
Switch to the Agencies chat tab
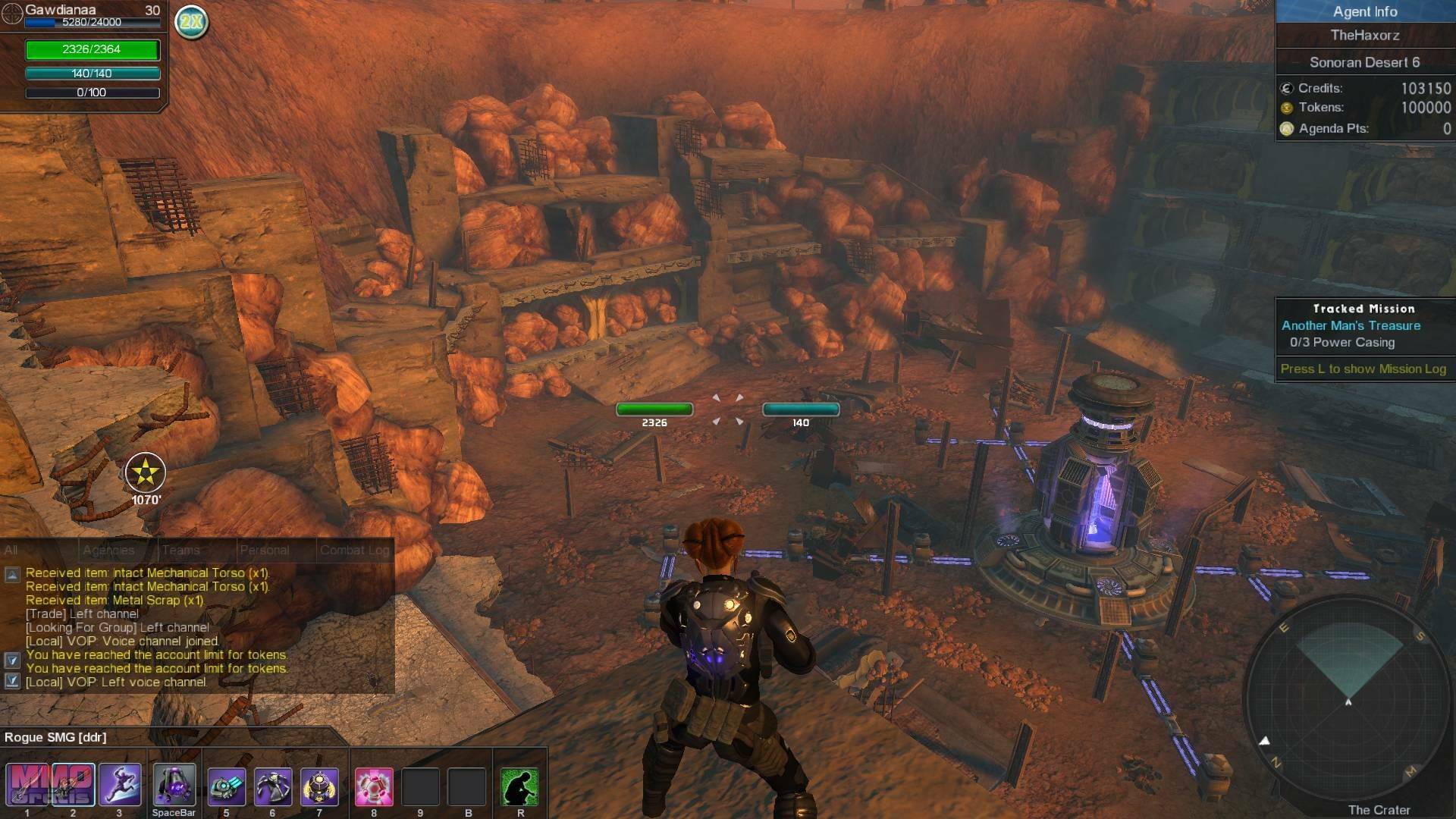click(108, 550)
